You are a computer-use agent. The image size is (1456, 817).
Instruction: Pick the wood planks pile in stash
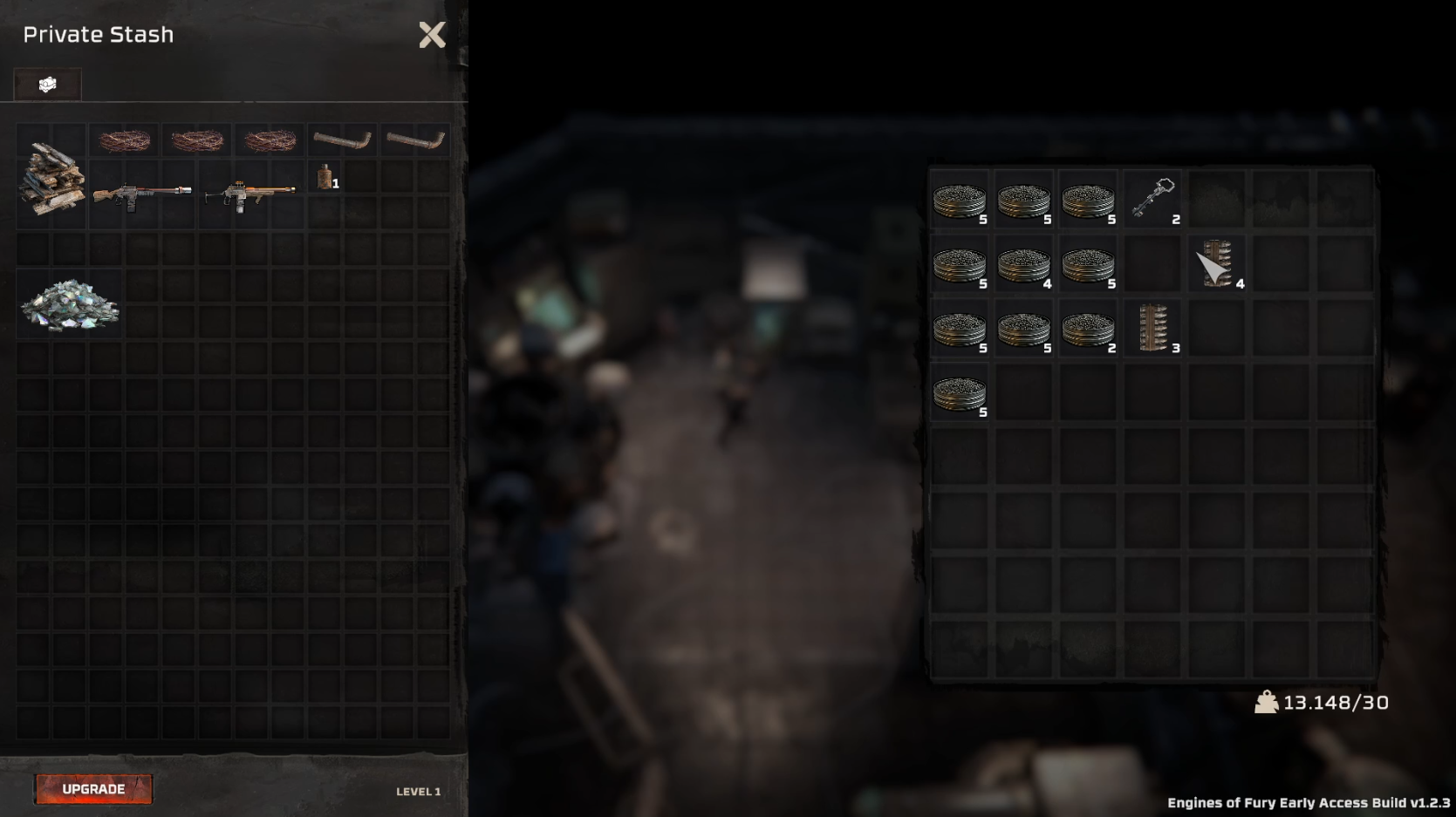tap(52, 179)
